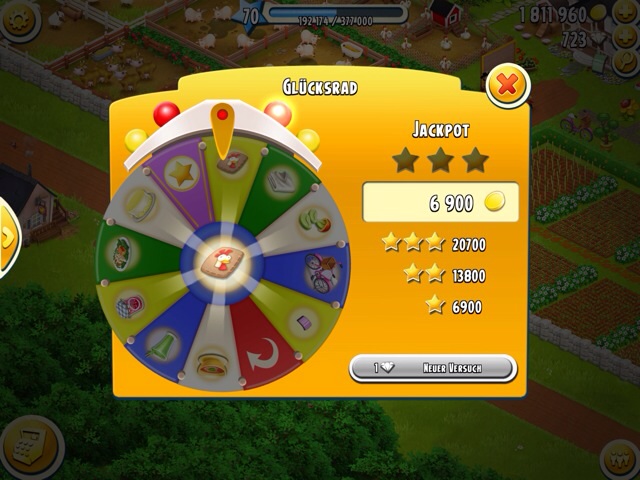Open the cash register shop icon
Screen dimensions: 640x480
(x=30, y=444)
